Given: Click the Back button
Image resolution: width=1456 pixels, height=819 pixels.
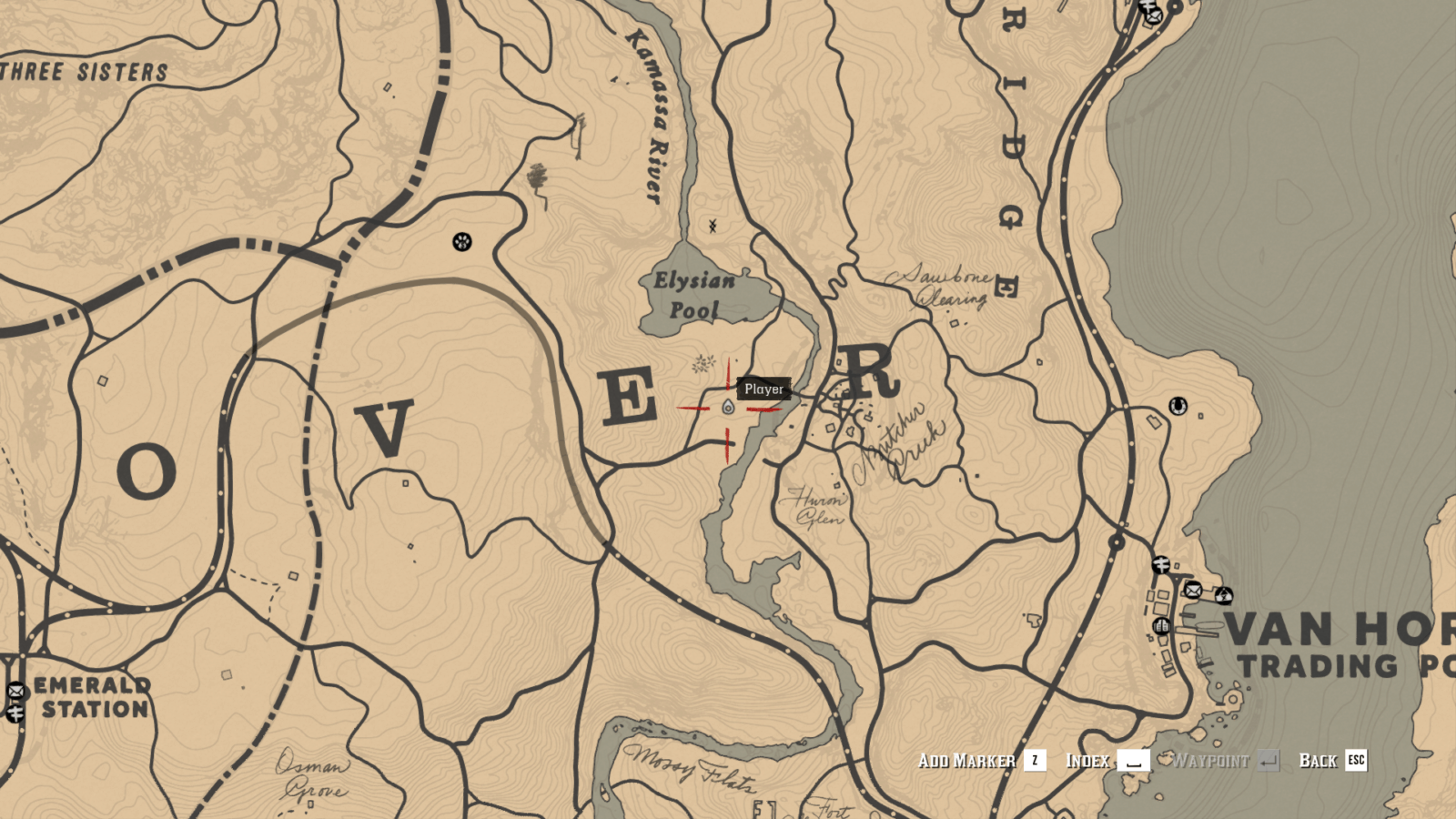Looking at the screenshot, I should 1319,761.
